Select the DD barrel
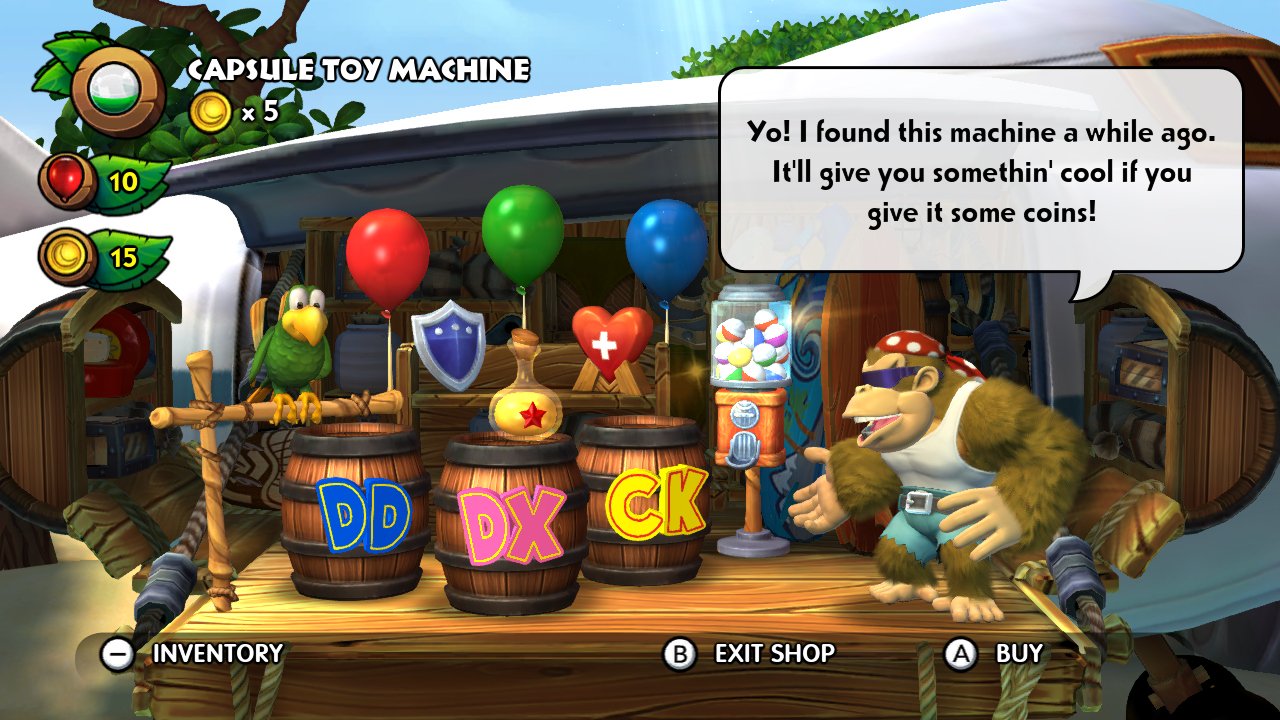Screen dimensions: 1280x720 [x=353, y=510]
